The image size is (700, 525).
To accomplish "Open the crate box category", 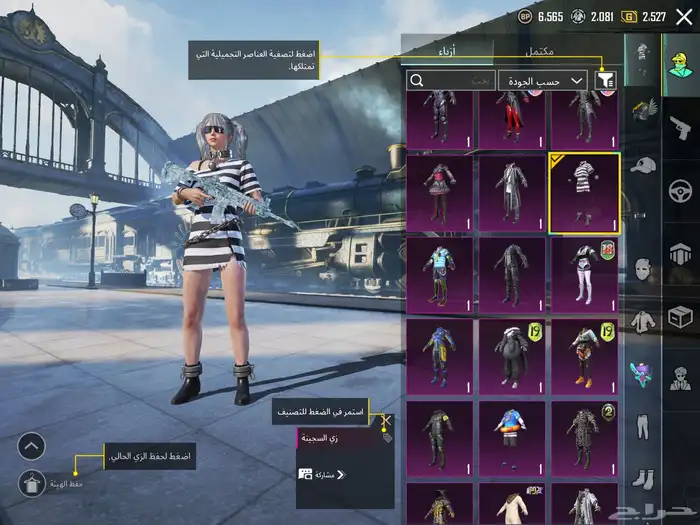I will pos(680,317).
